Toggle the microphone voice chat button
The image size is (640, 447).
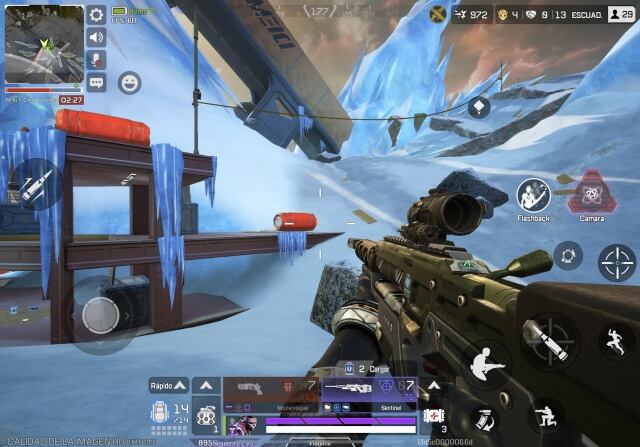coord(96,60)
